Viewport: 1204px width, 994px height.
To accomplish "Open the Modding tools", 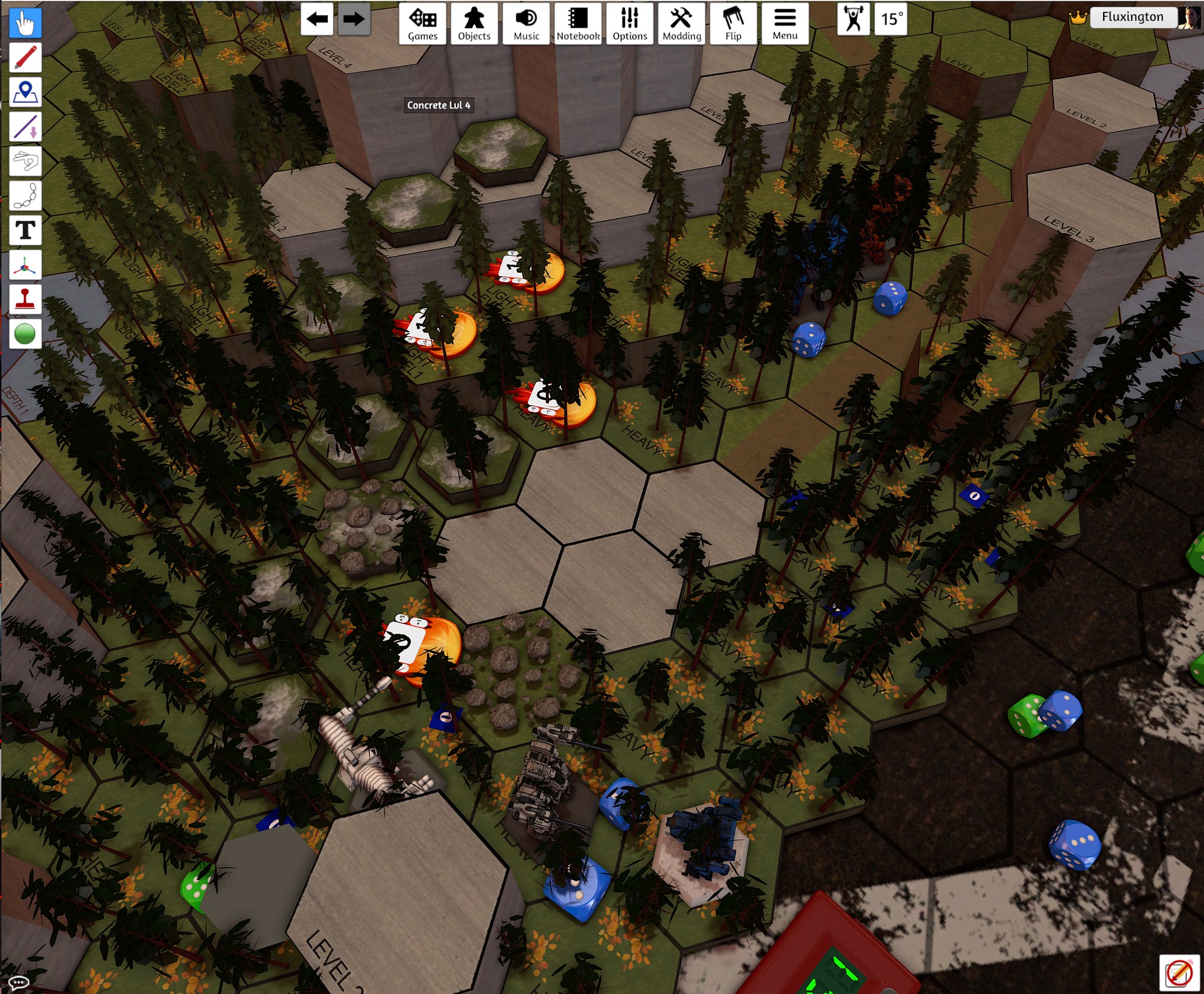I will point(682,24).
